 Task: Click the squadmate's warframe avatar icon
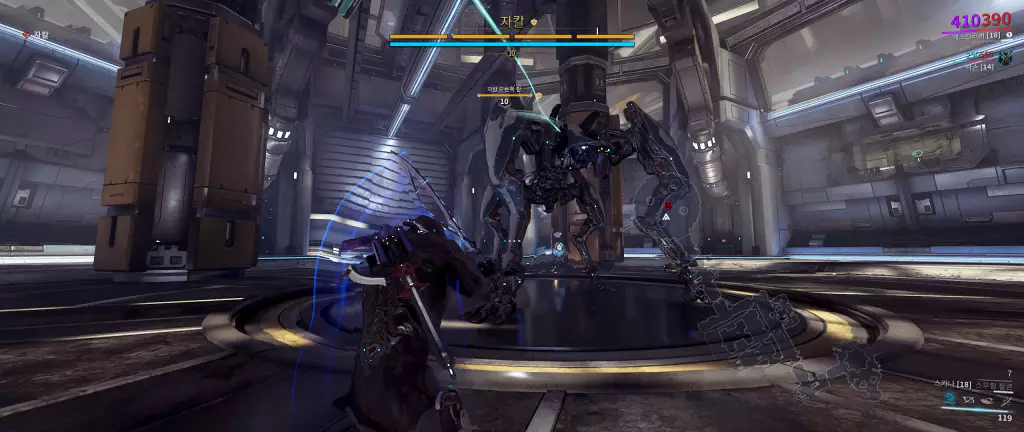[x=1005, y=57]
